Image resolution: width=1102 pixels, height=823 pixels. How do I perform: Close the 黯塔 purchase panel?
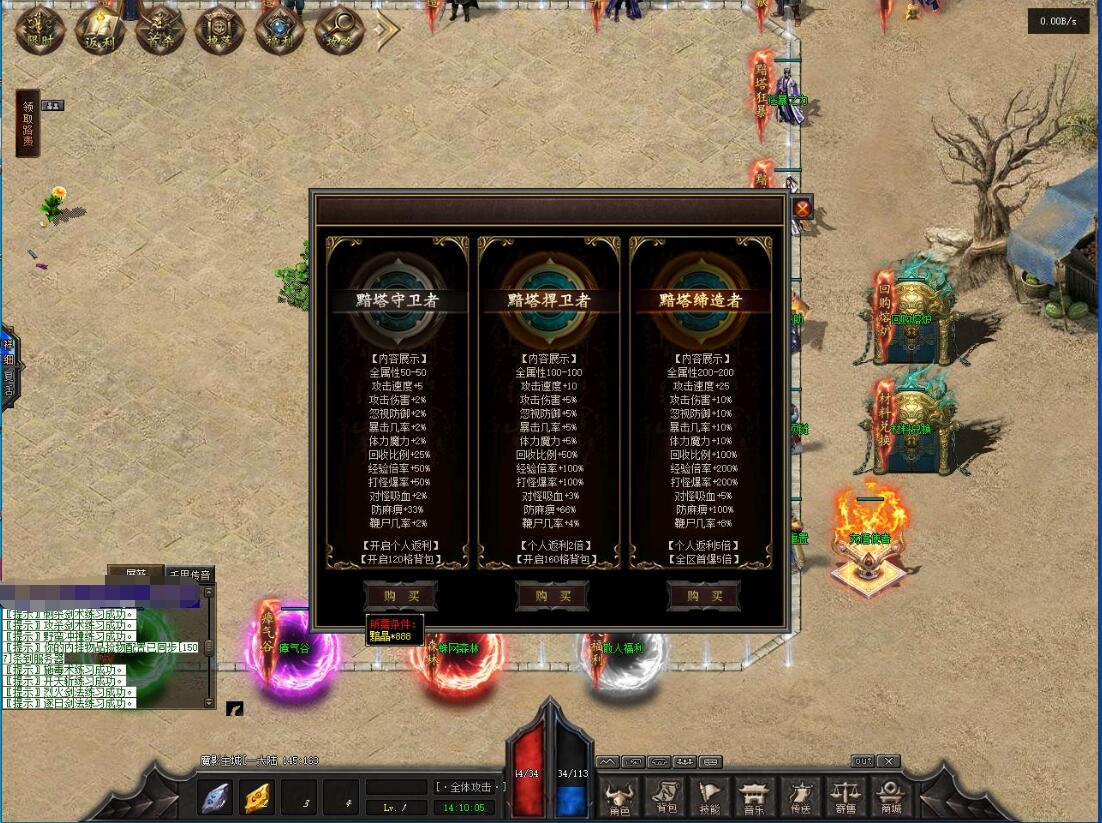click(802, 208)
